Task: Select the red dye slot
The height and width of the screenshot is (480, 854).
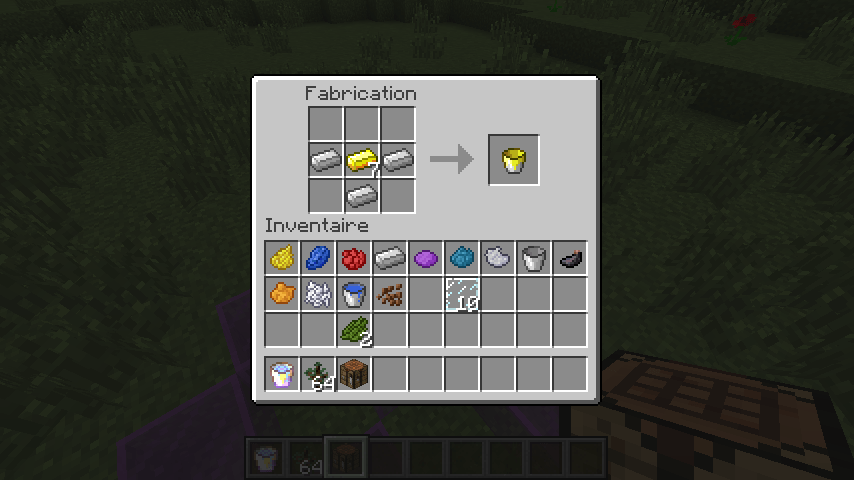Action: (x=354, y=259)
